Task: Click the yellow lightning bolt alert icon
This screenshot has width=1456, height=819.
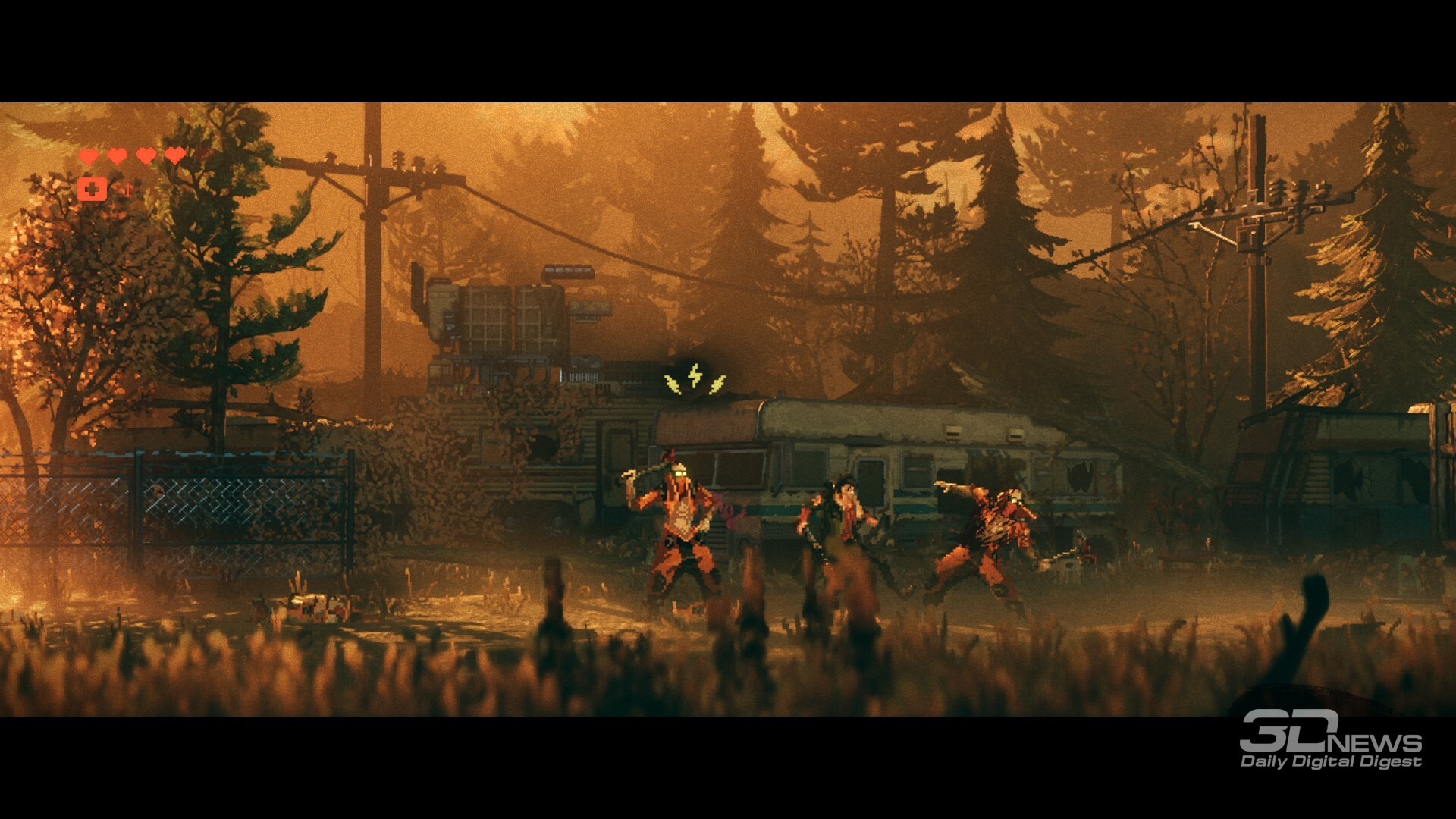Action: tap(695, 378)
